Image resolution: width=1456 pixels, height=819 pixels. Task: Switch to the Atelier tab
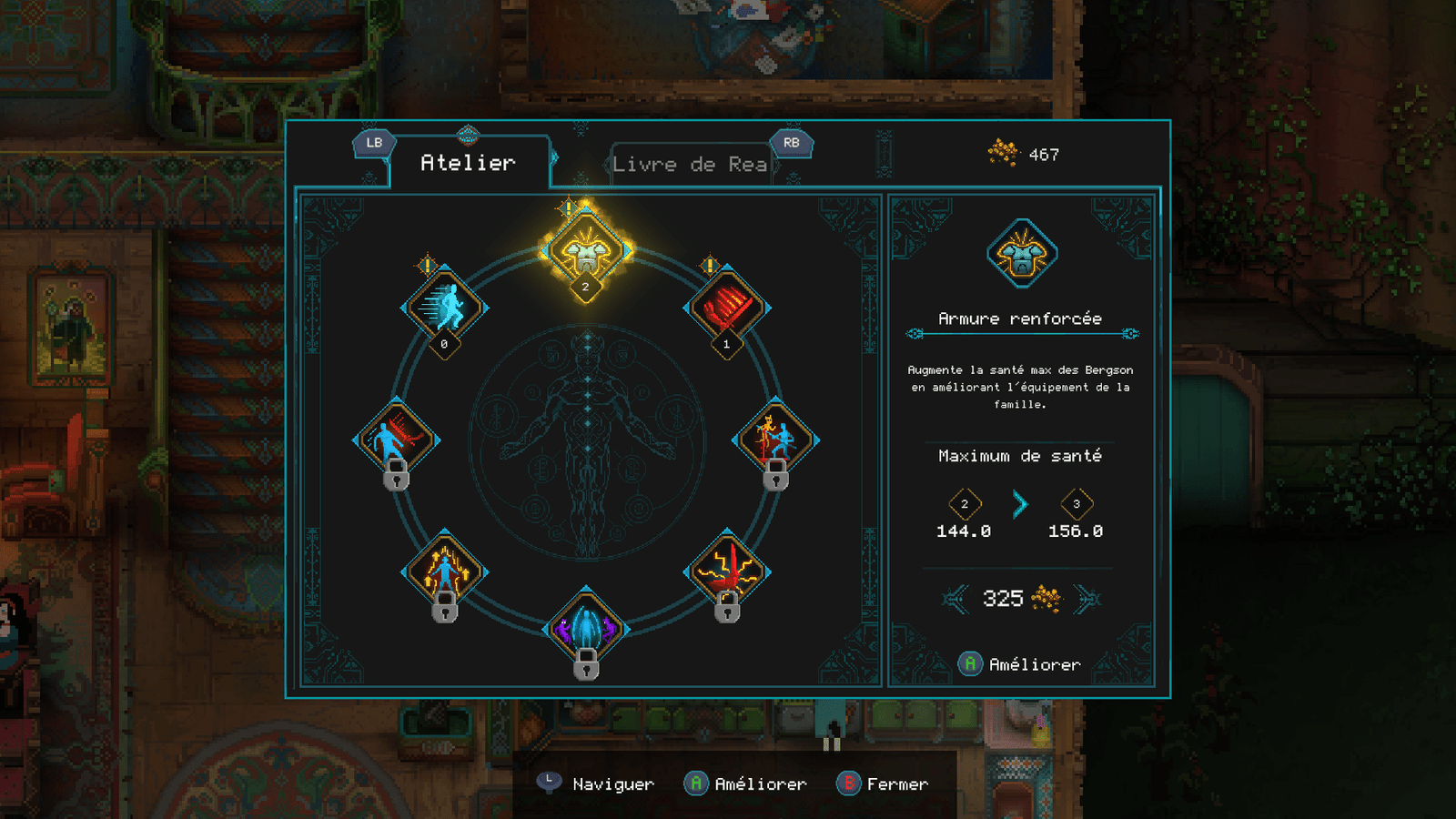[468, 163]
